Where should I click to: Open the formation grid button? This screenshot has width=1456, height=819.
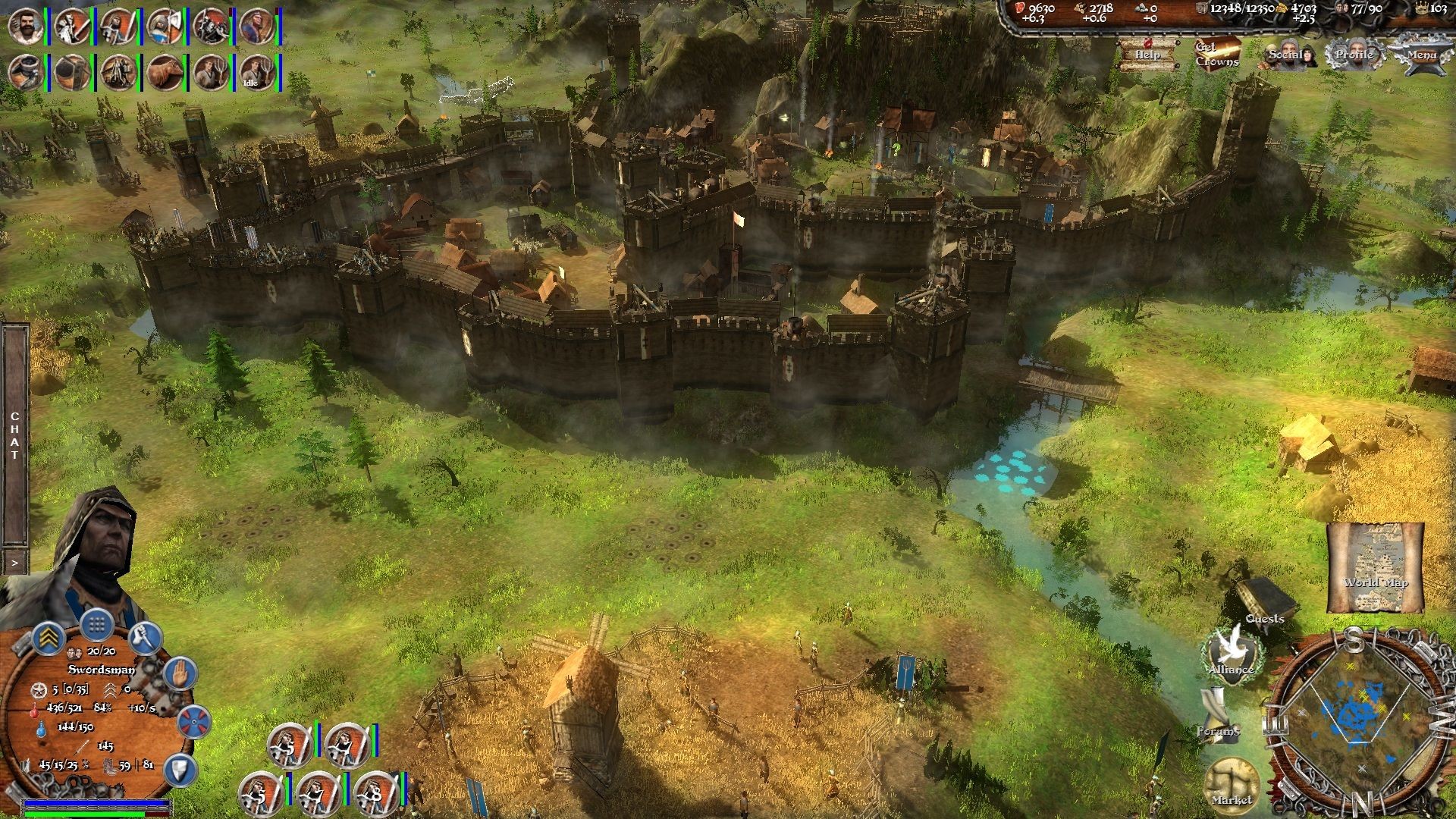96,626
